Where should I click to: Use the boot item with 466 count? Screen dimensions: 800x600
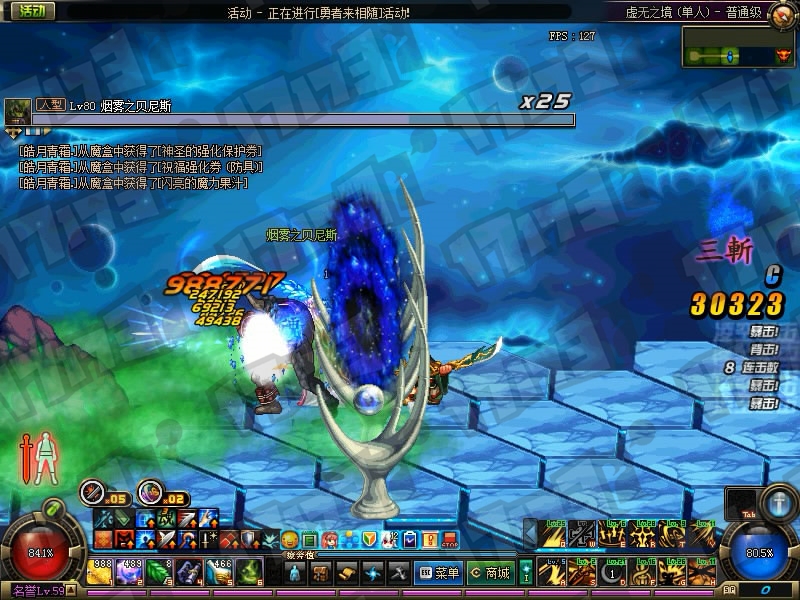click(221, 572)
